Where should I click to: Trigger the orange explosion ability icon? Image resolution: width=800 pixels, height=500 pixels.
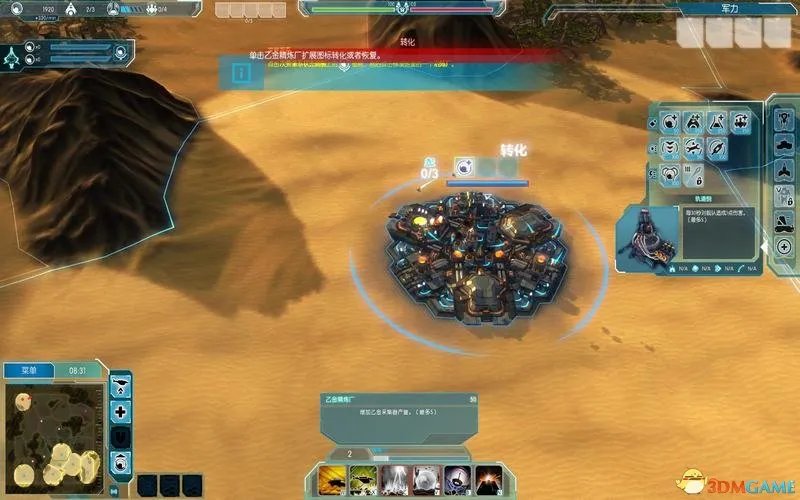[x=487, y=479]
